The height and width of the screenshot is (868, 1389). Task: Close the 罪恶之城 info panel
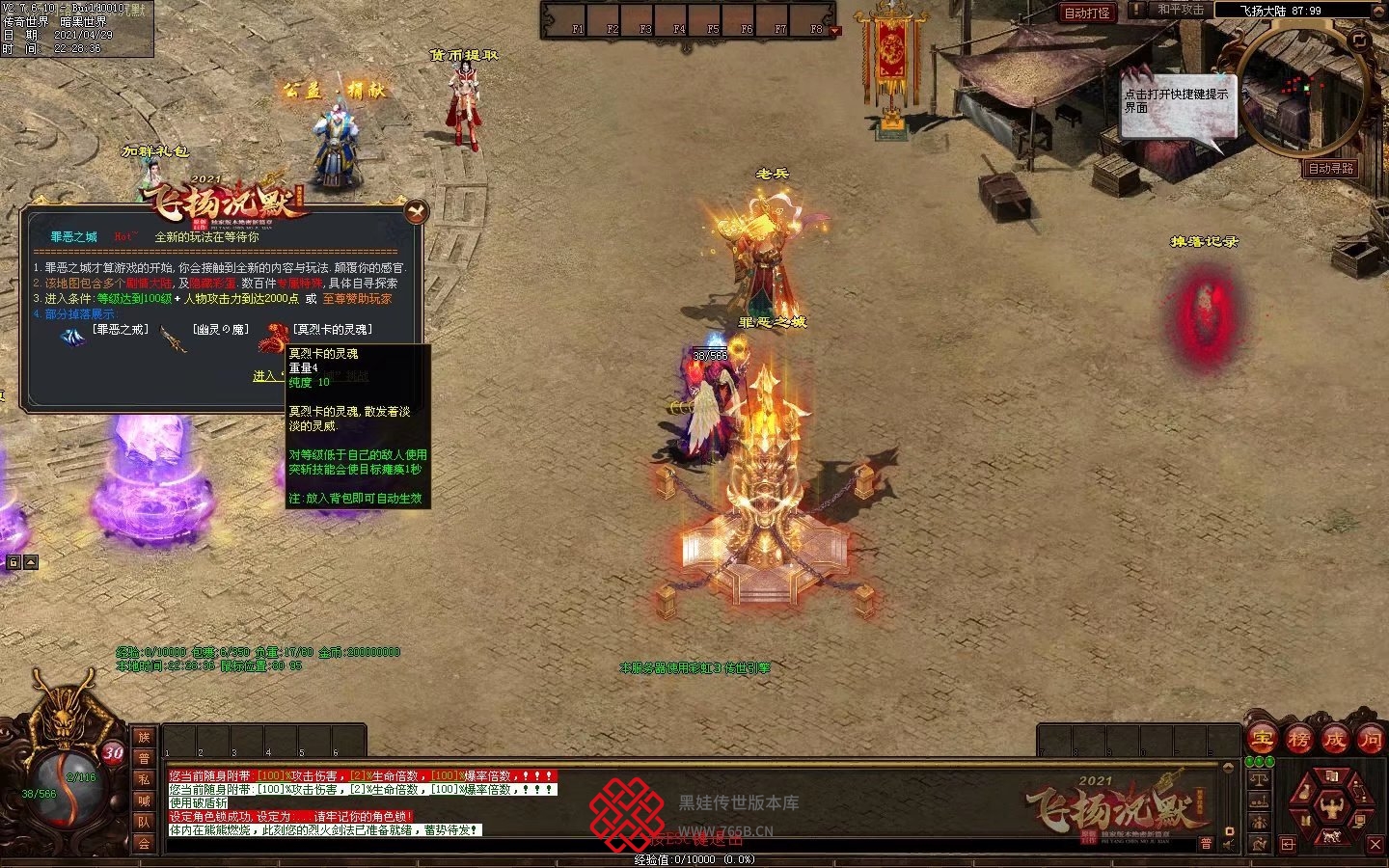[x=416, y=211]
